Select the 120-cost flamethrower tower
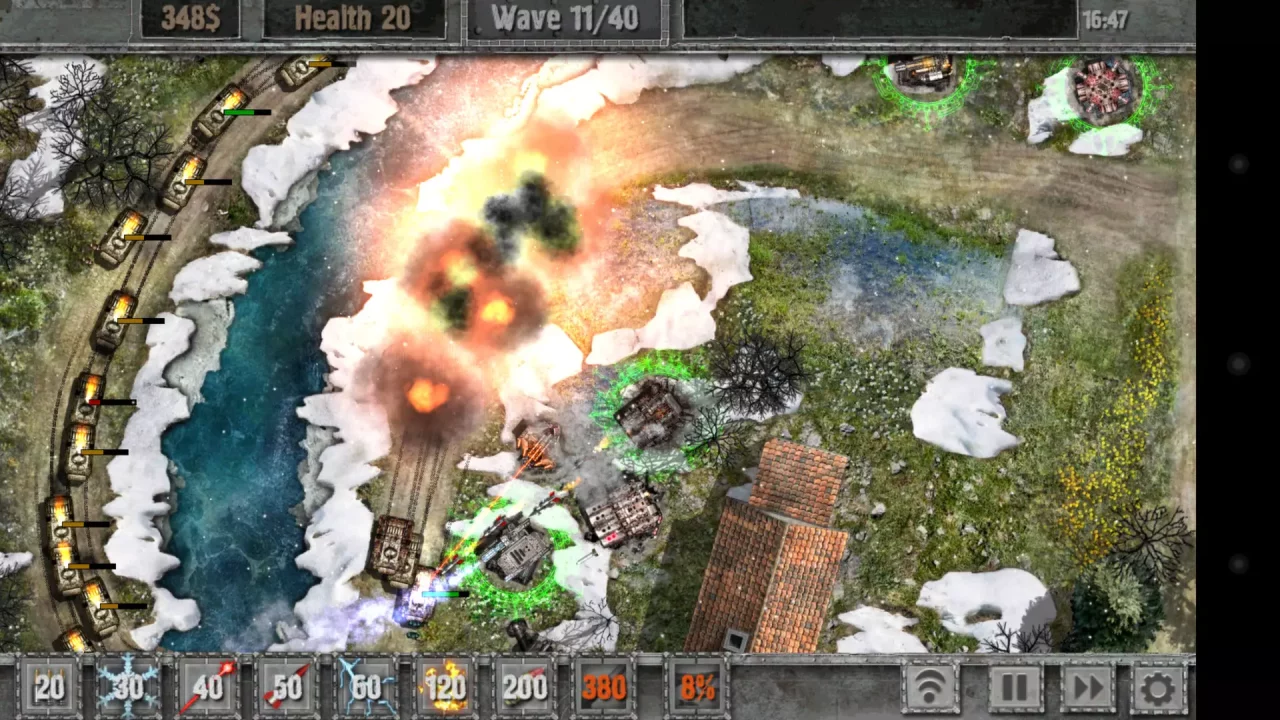 point(446,687)
